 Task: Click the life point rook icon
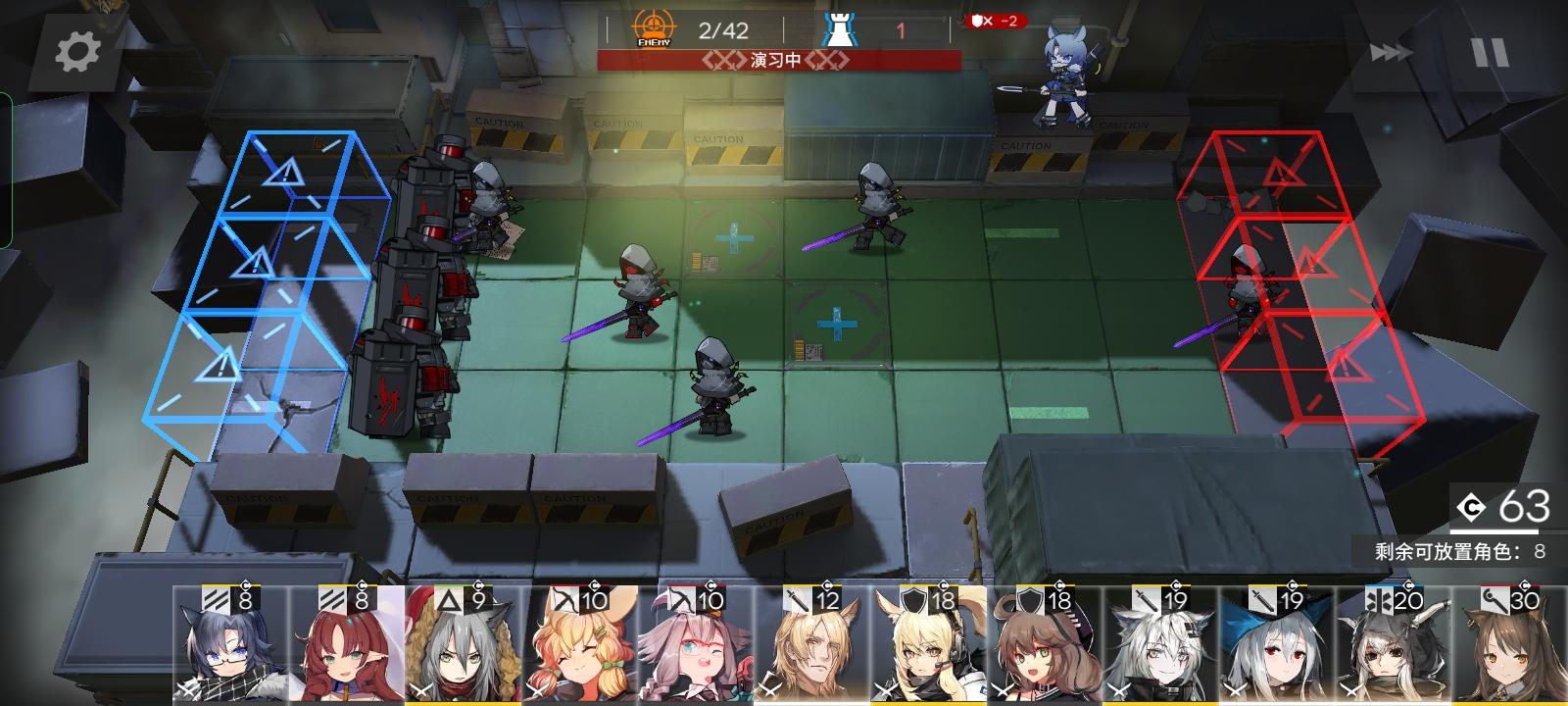840,26
